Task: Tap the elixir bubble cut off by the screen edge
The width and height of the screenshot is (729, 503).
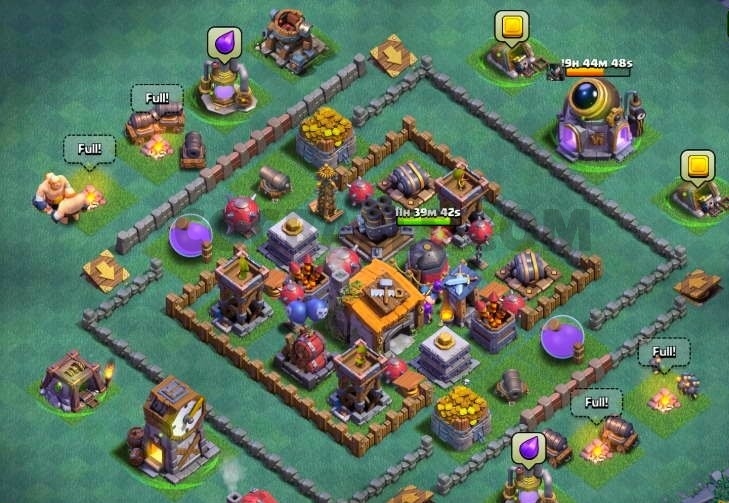Action: click(527, 448)
